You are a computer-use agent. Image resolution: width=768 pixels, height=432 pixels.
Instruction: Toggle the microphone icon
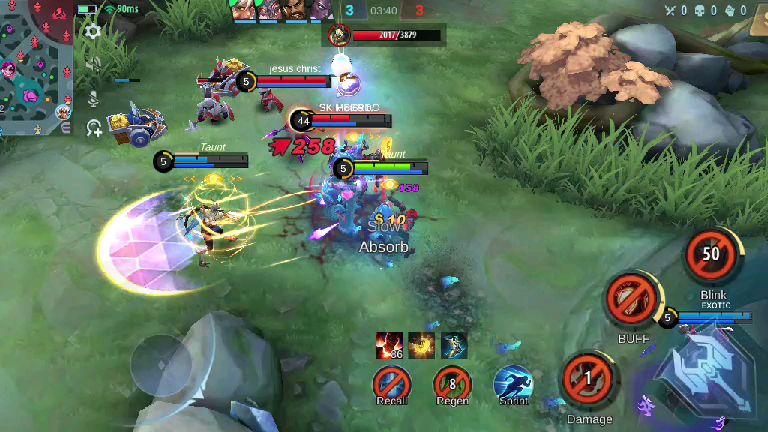pyautogui.click(x=93, y=98)
